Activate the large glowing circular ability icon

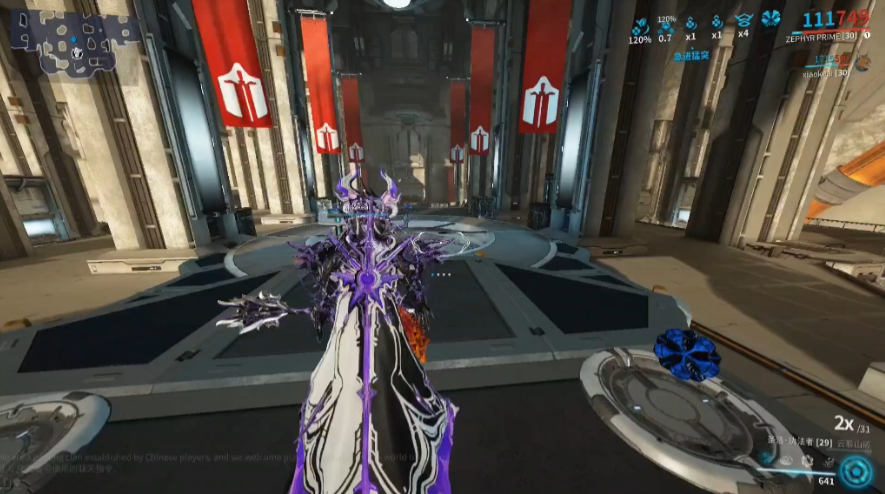(x=855, y=470)
